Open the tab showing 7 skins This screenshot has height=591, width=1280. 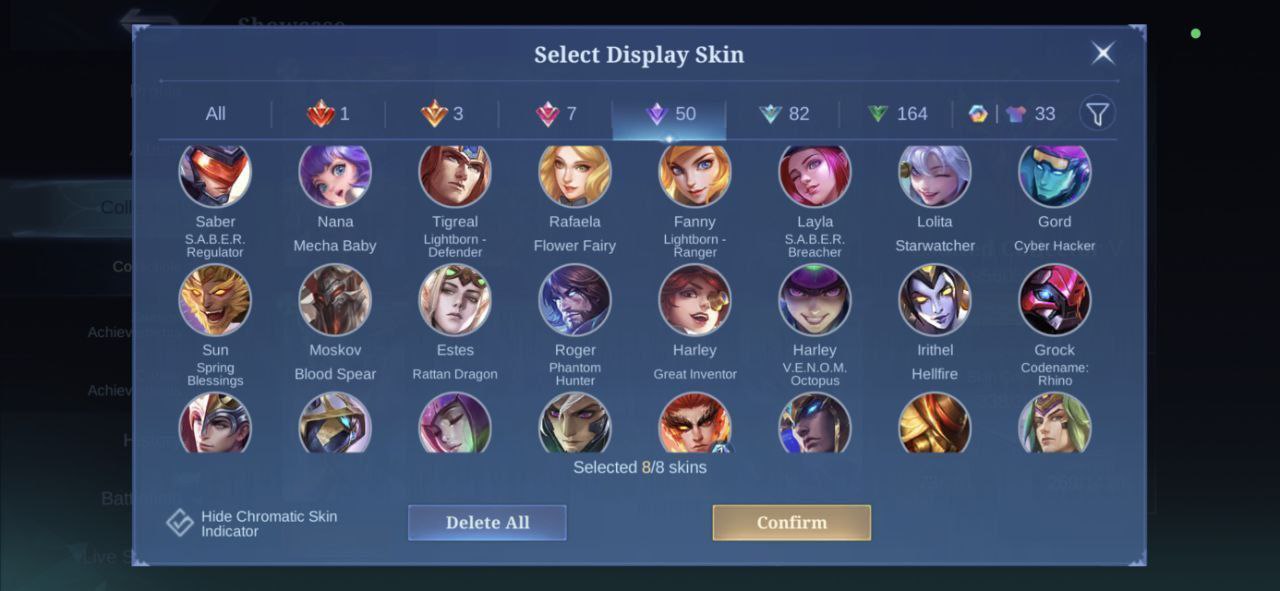pos(556,114)
